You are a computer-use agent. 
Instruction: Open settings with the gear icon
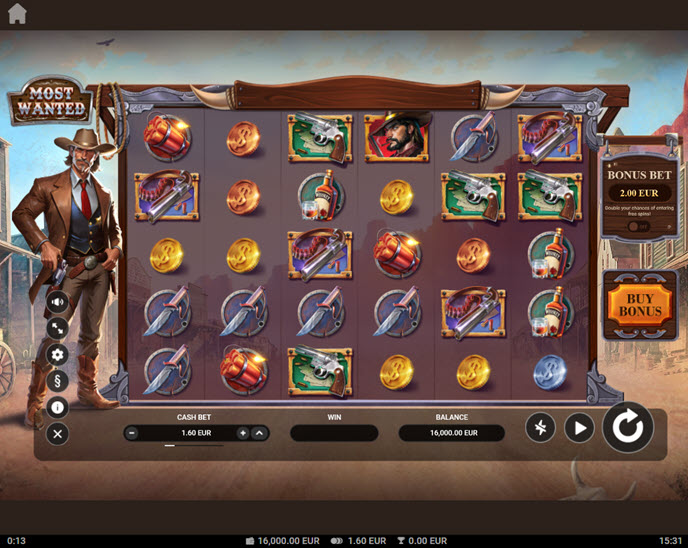tap(57, 354)
